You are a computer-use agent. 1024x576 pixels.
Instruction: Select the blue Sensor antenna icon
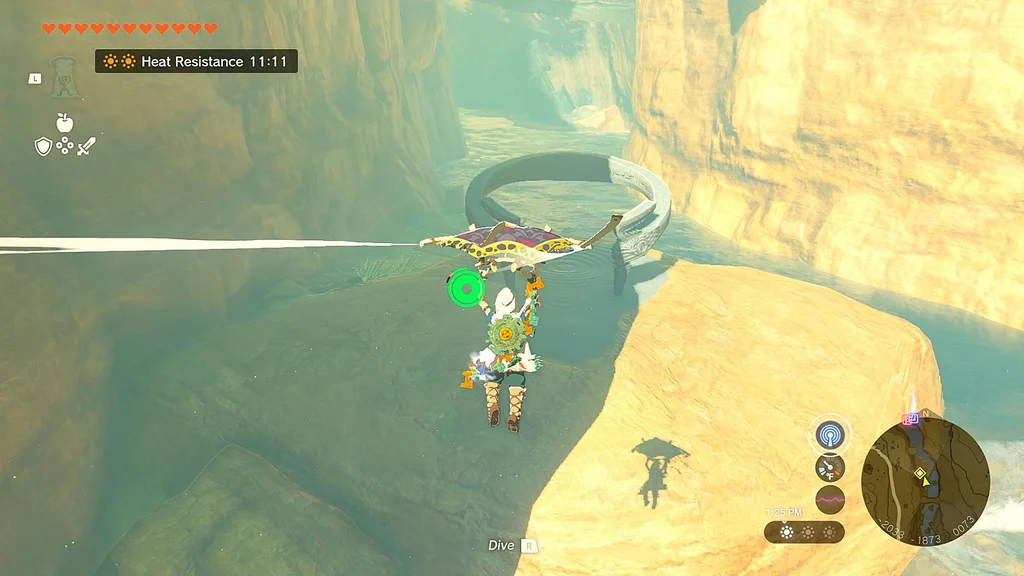tap(829, 434)
